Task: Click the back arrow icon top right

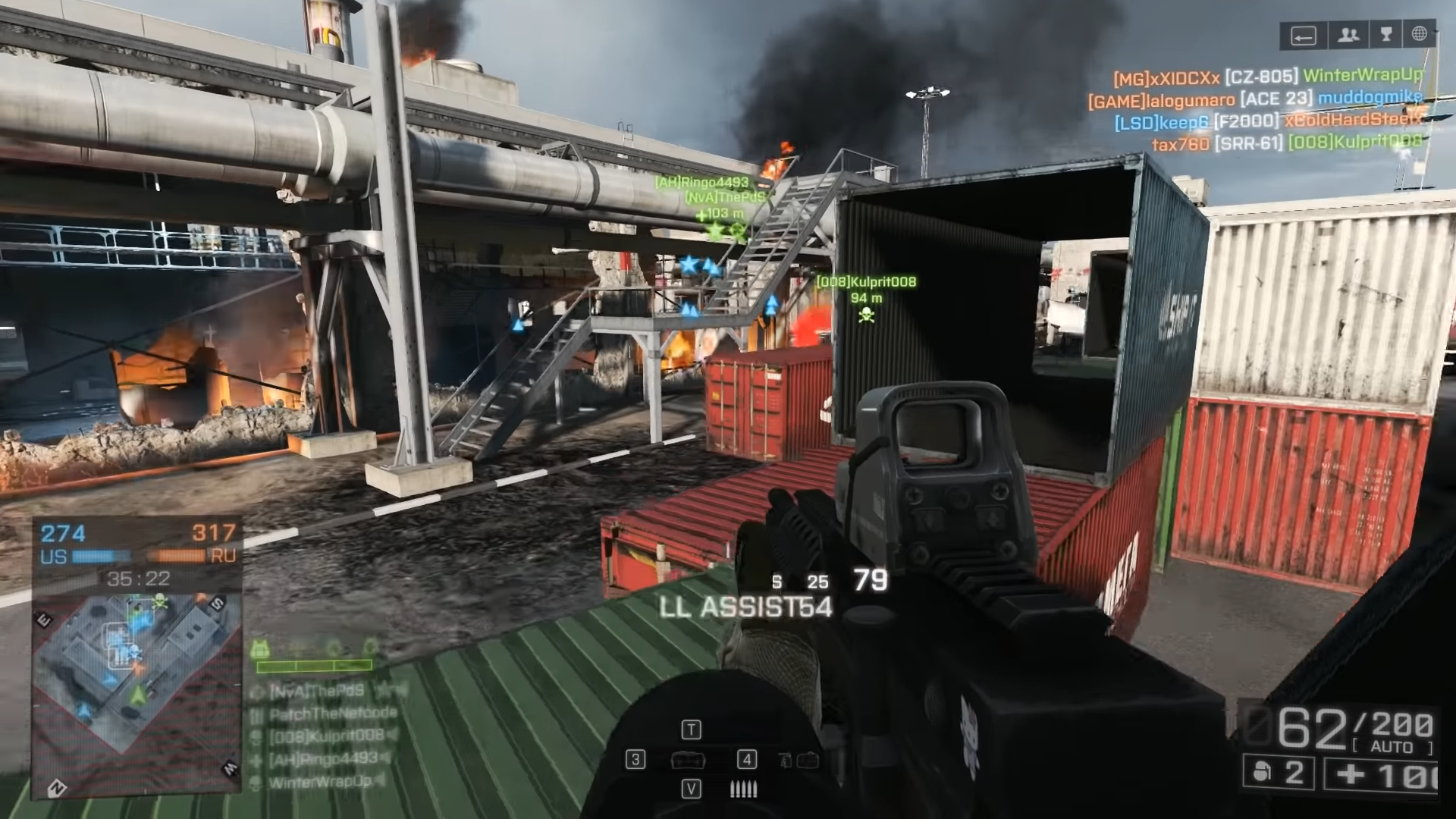Action: [1303, 34]
